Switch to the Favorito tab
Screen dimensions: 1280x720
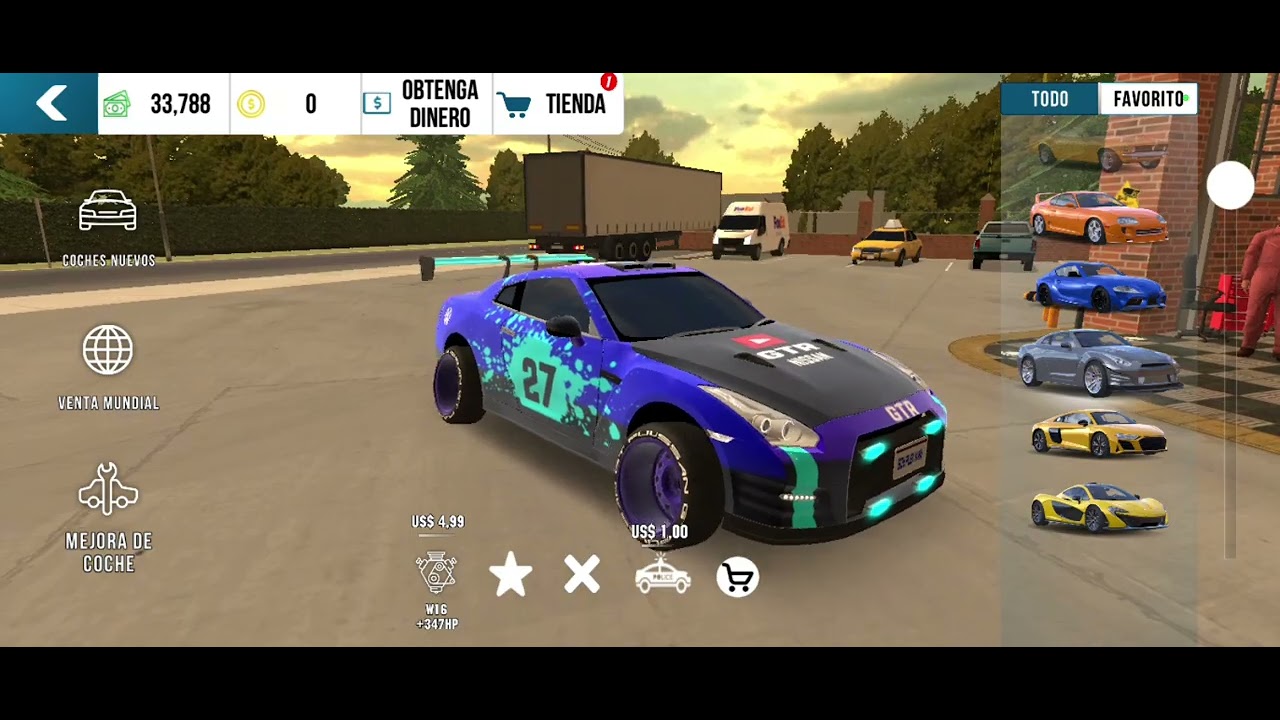(1148, 99)
